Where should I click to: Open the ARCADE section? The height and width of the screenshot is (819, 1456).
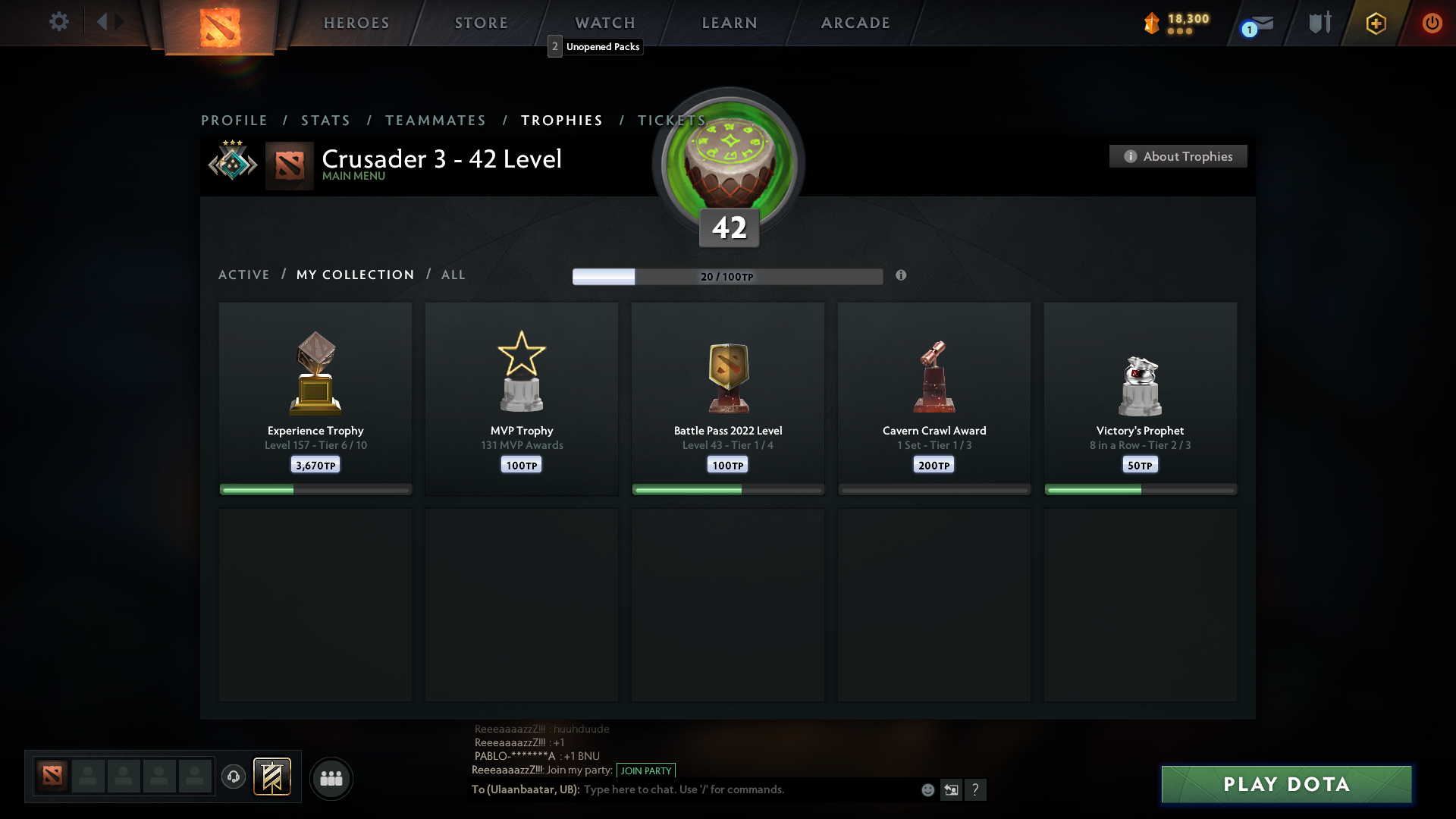855,23
